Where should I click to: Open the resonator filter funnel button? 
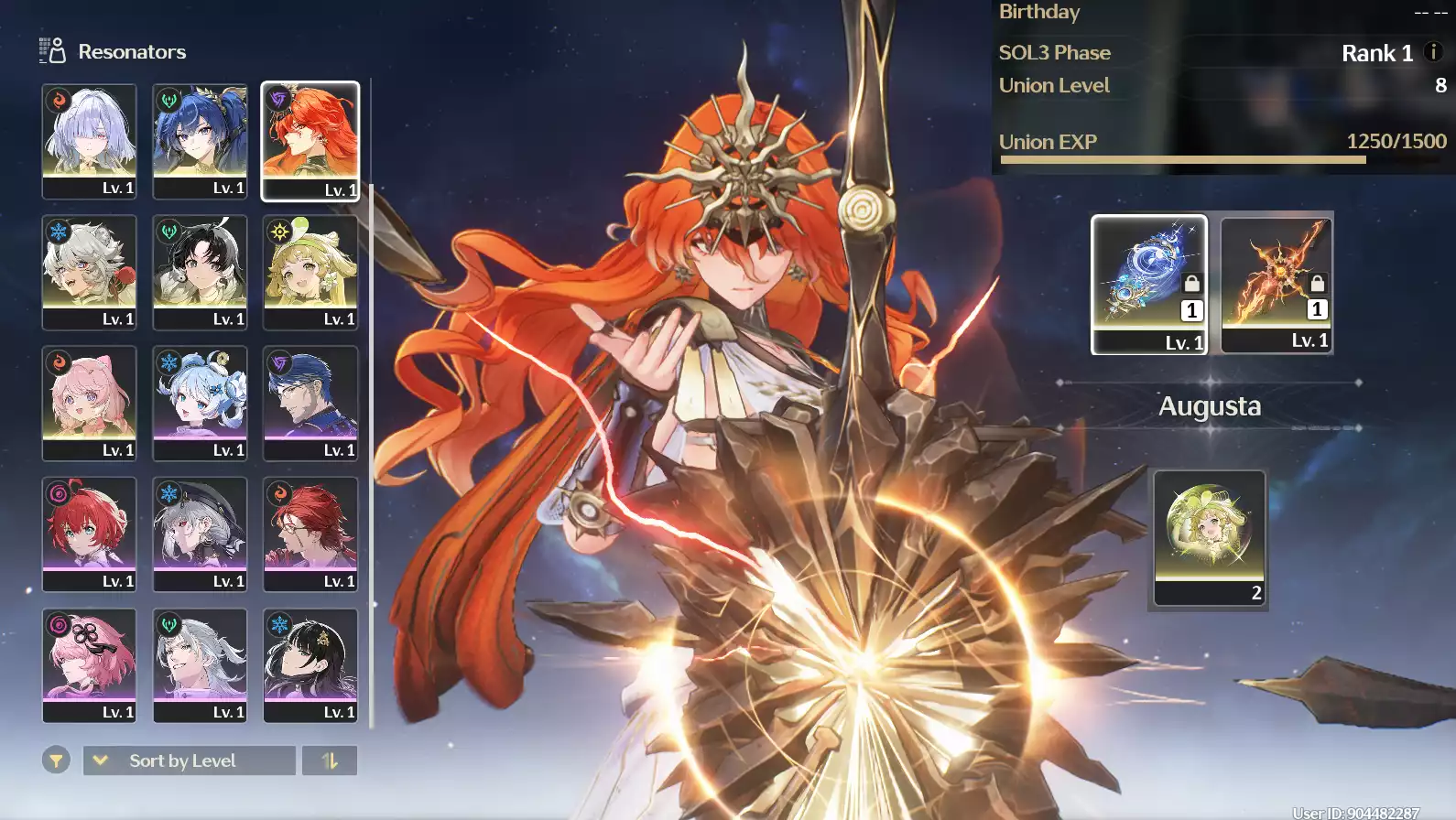coord(56,760)
